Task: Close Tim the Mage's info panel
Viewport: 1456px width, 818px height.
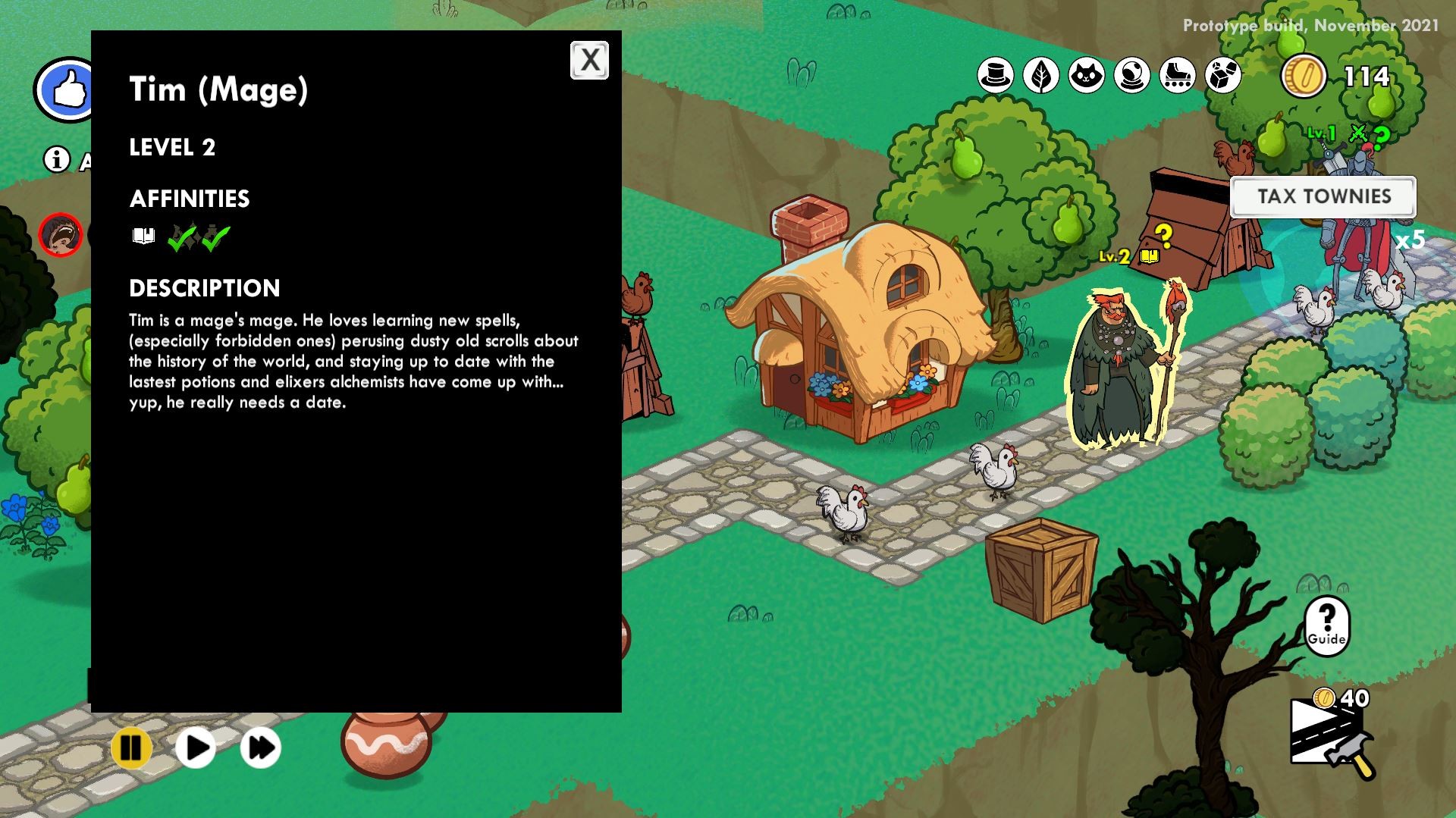Action: [589, 60]
